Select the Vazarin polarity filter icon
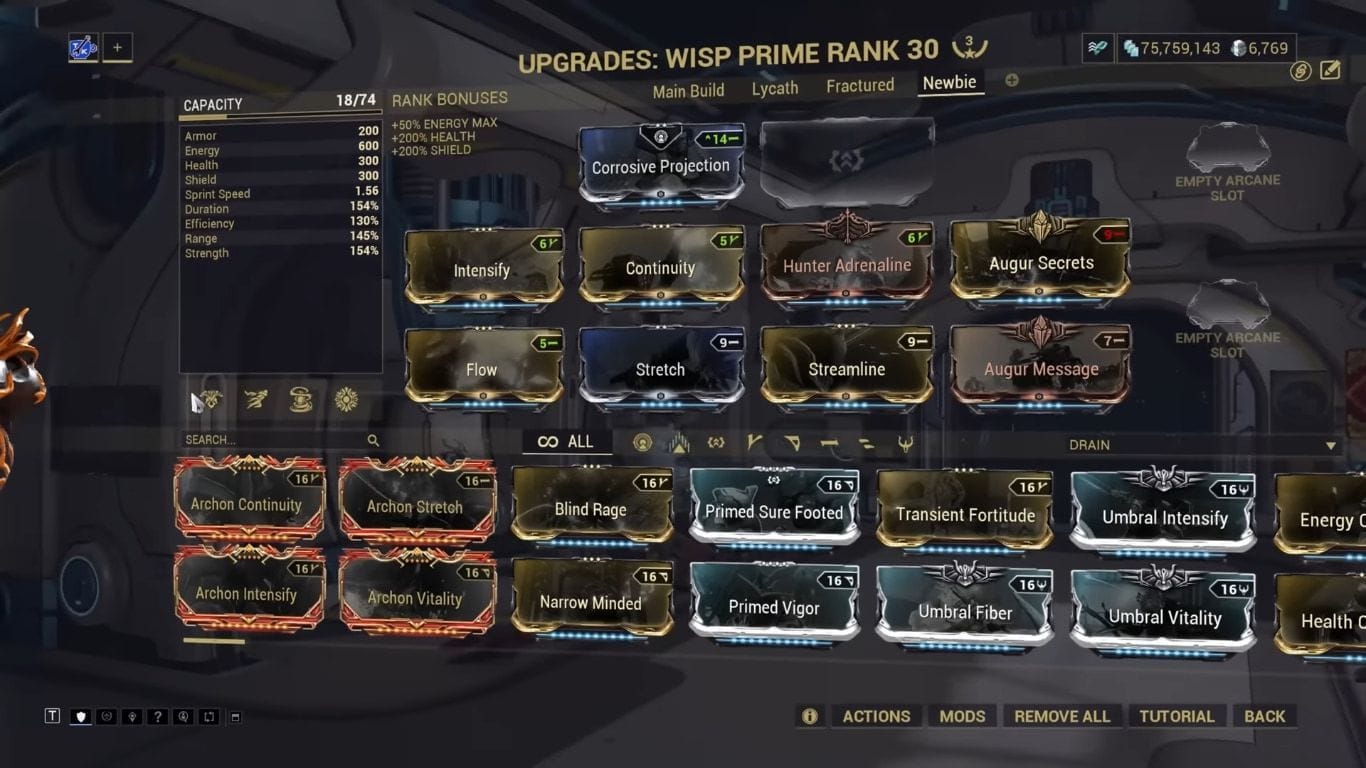Viewport: 1366px width, 768px height. (793, 443)
